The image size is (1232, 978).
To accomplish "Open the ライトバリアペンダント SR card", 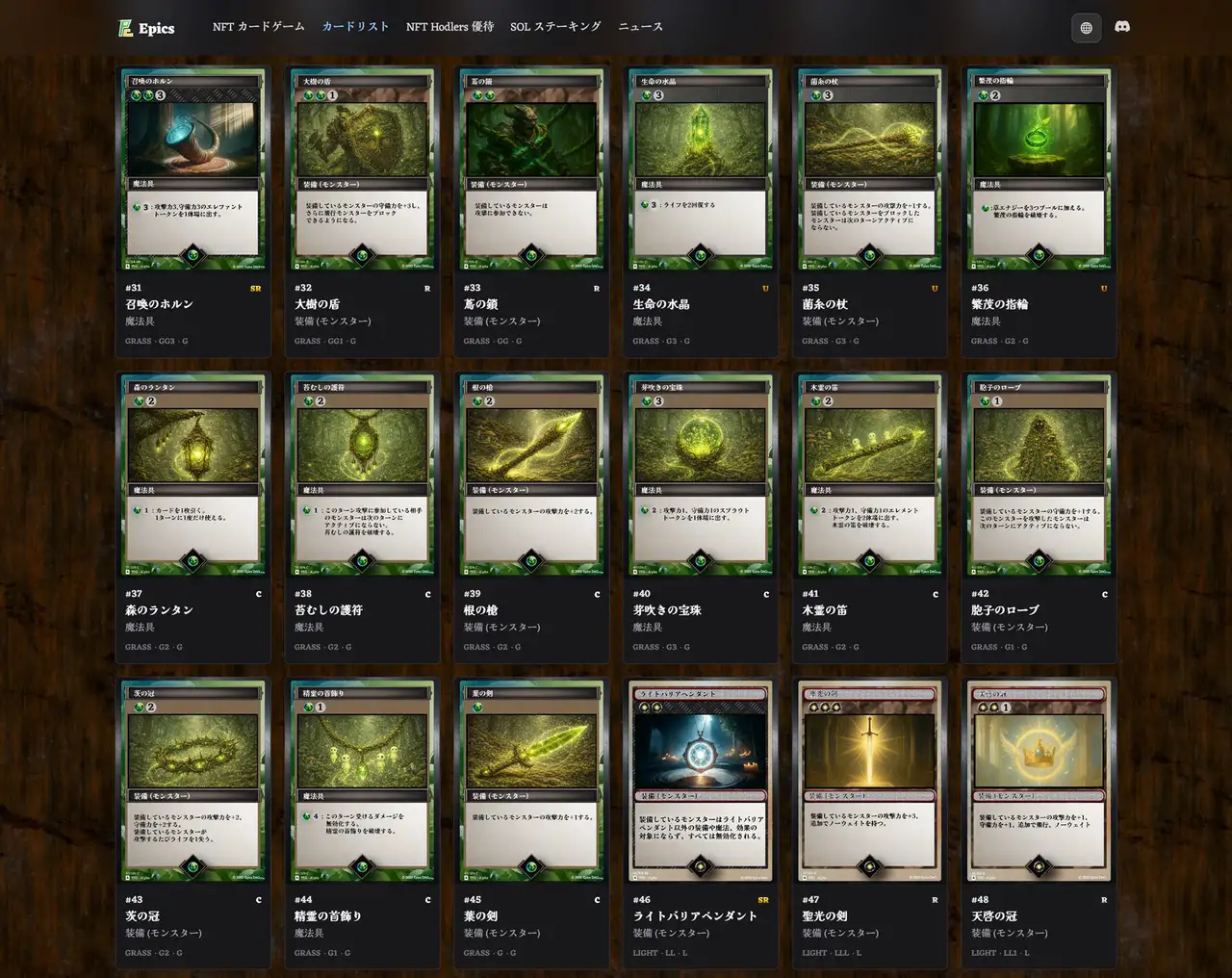I will [x=701, y=781].
